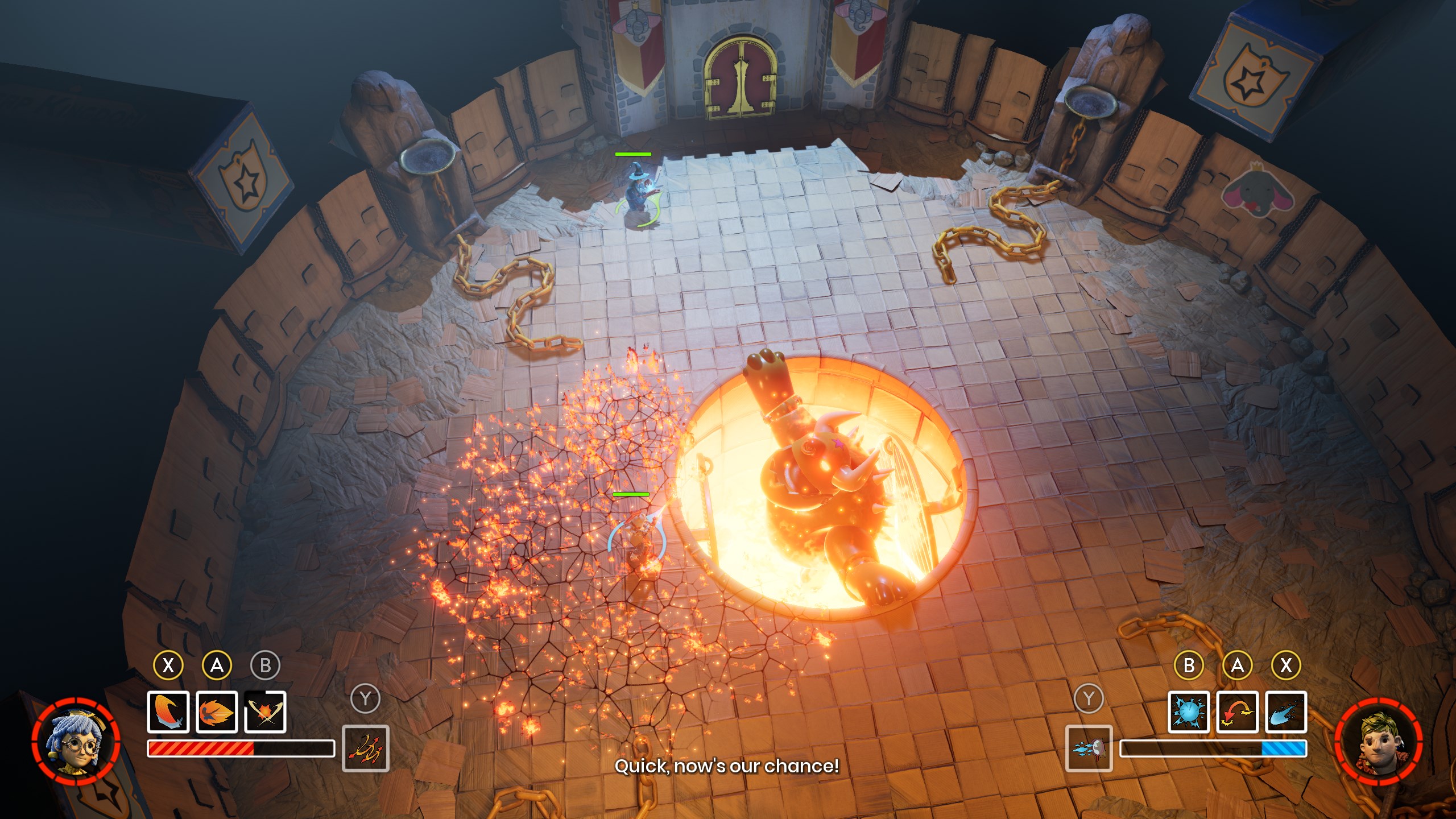Image resolution: width=1456 pixels, height=819 pixels.
Task: Use the ice shards mirror special ability
Action: click(1089, 748)
